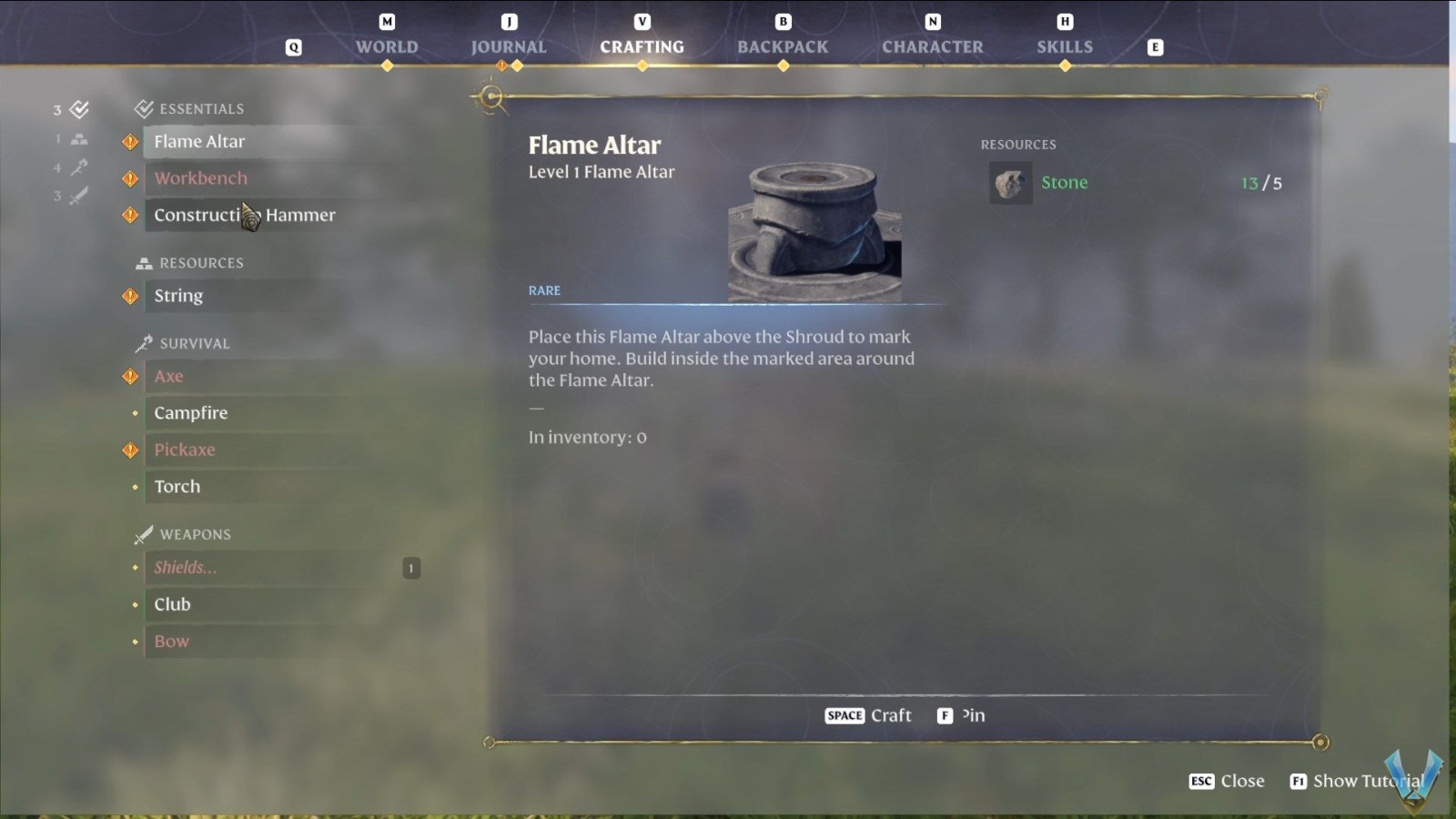Select the Survival torch filter icon
The image size is (1456, 819).
click(78, 167)
